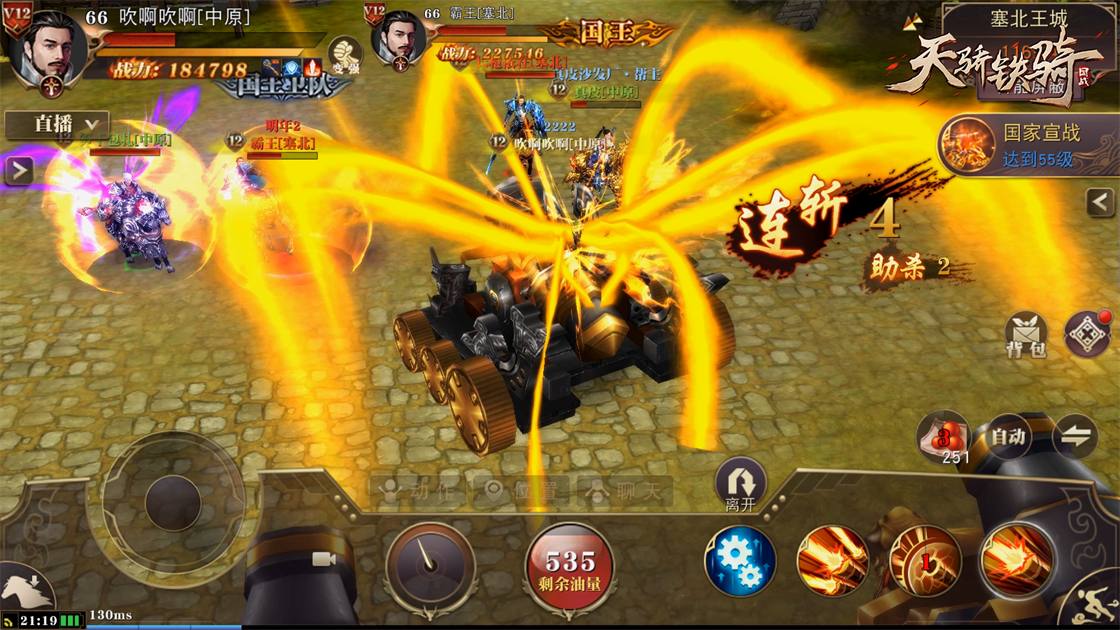Select target portrait of 霸王[塞北]
Image resolution: width=1120 pixels, height=630 pixels.
click(400, 42)
